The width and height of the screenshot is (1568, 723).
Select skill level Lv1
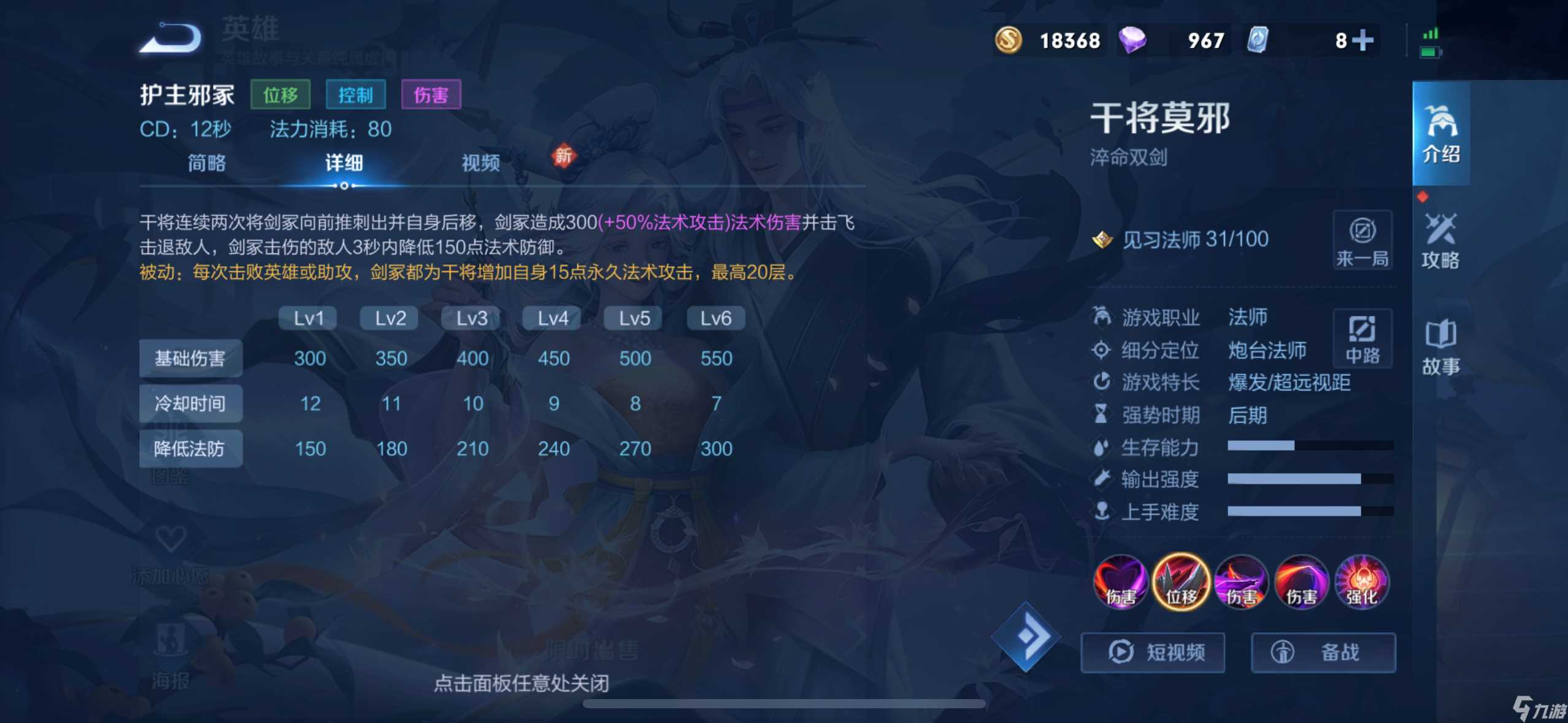tap(307, 318)
